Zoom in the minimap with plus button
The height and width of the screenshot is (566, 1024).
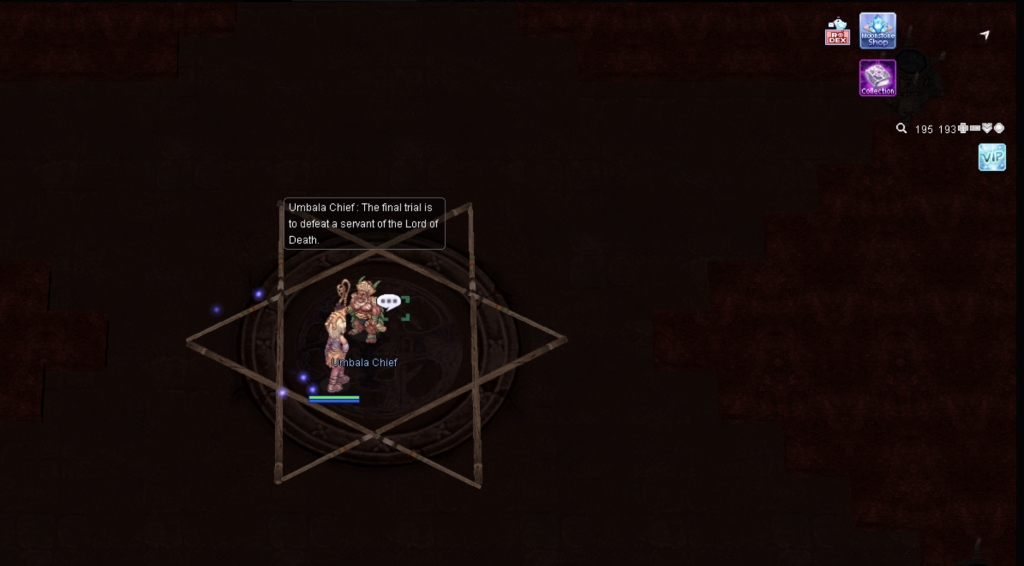[963, 128]
